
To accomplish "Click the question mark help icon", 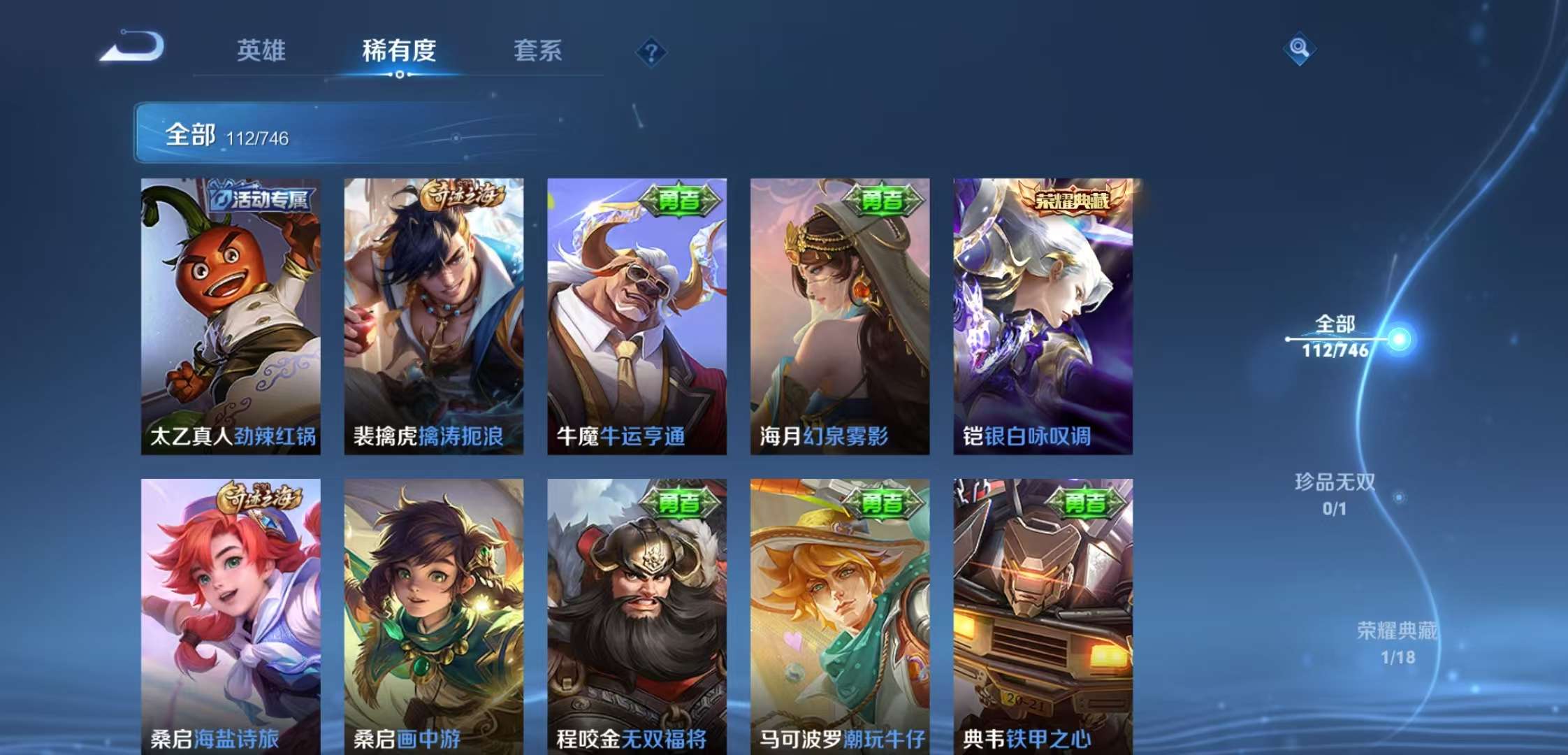I will click(x=651, y=52).
